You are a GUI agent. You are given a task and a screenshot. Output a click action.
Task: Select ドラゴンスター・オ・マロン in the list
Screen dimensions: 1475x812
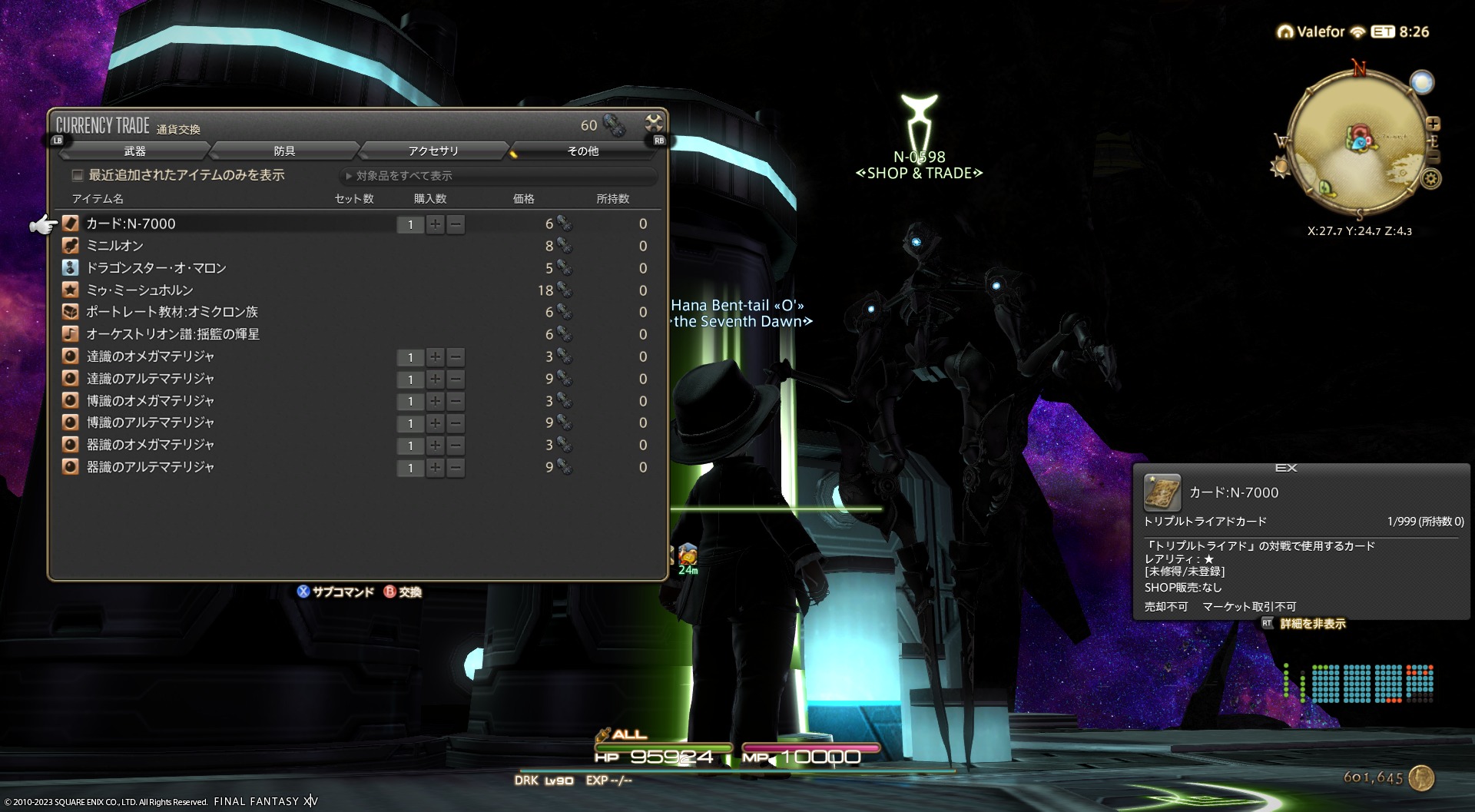point(156,268)
